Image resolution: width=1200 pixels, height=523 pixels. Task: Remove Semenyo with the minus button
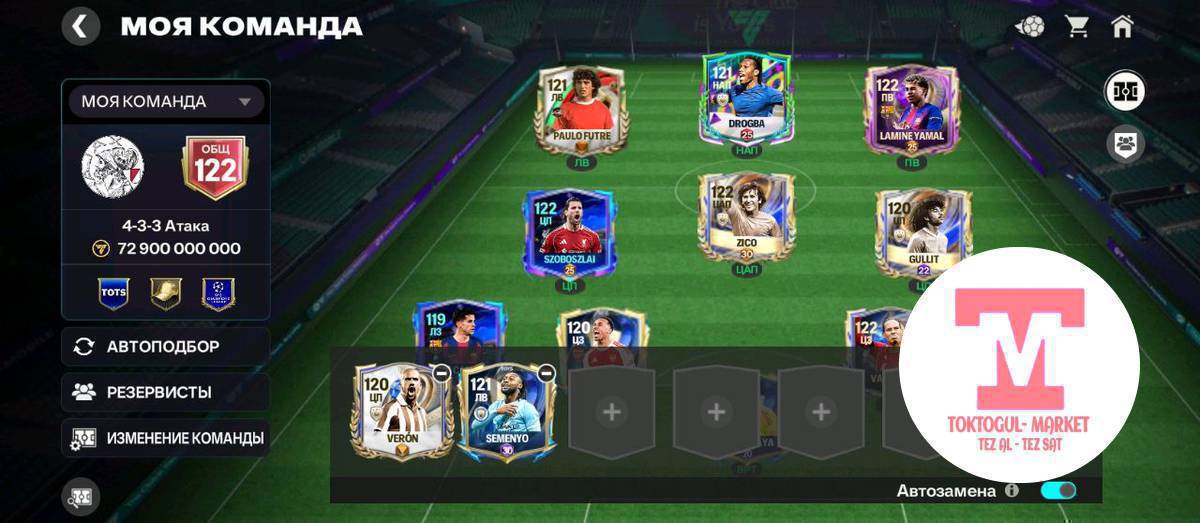tap(545, 373)
